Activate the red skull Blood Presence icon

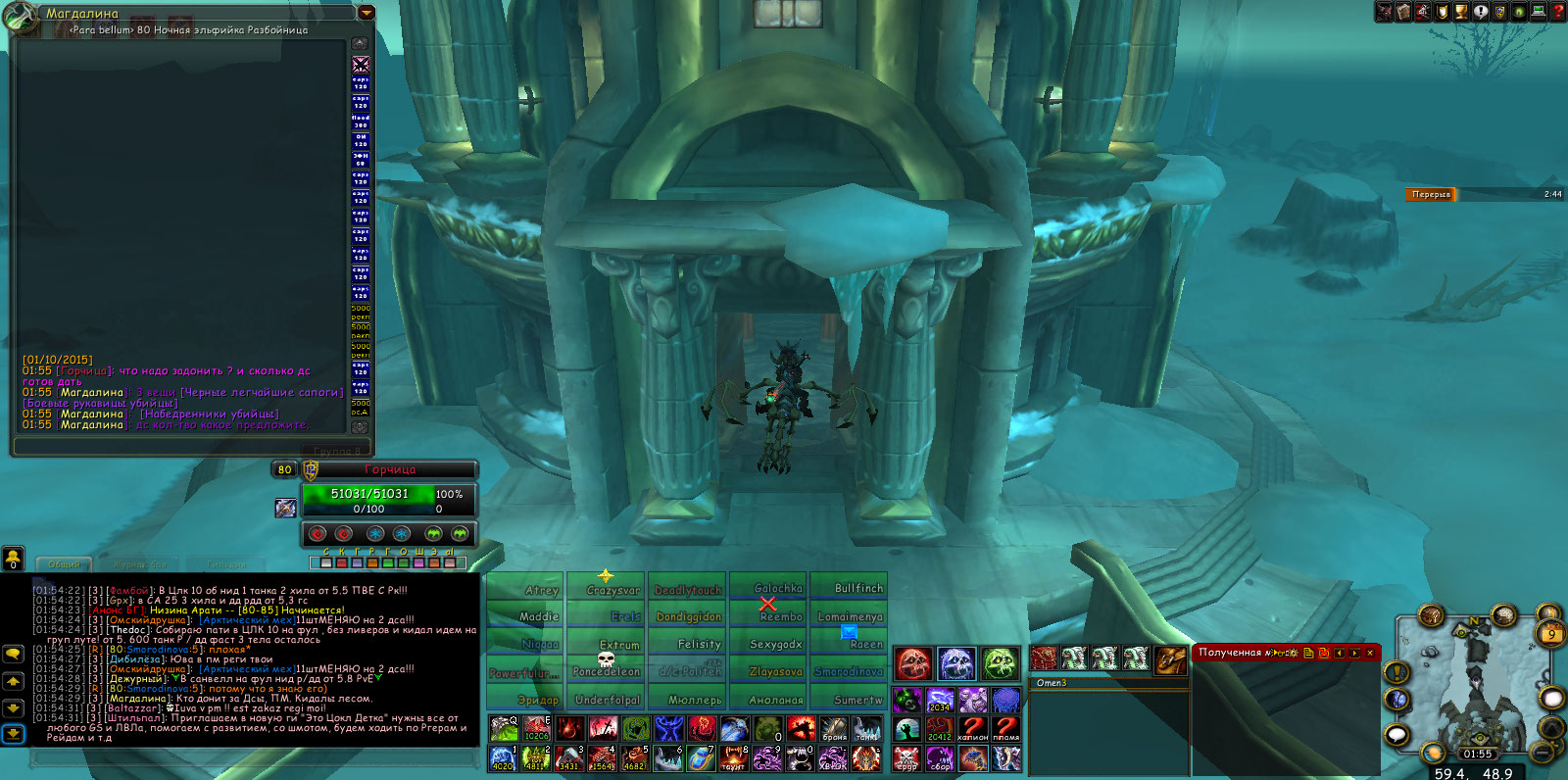click(x=912, y=663)
